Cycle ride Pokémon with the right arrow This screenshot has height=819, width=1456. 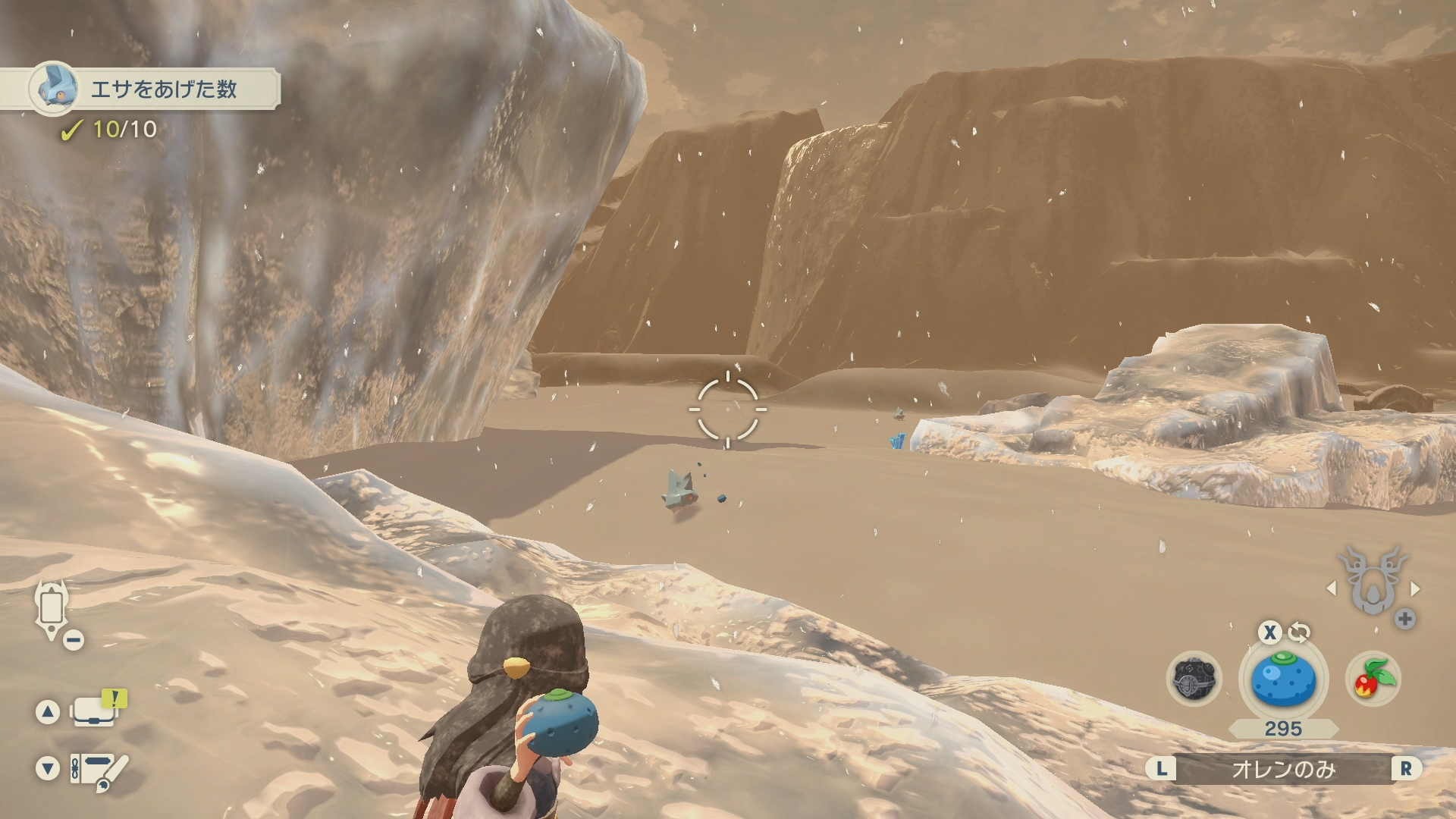(x=1415, y=588)
